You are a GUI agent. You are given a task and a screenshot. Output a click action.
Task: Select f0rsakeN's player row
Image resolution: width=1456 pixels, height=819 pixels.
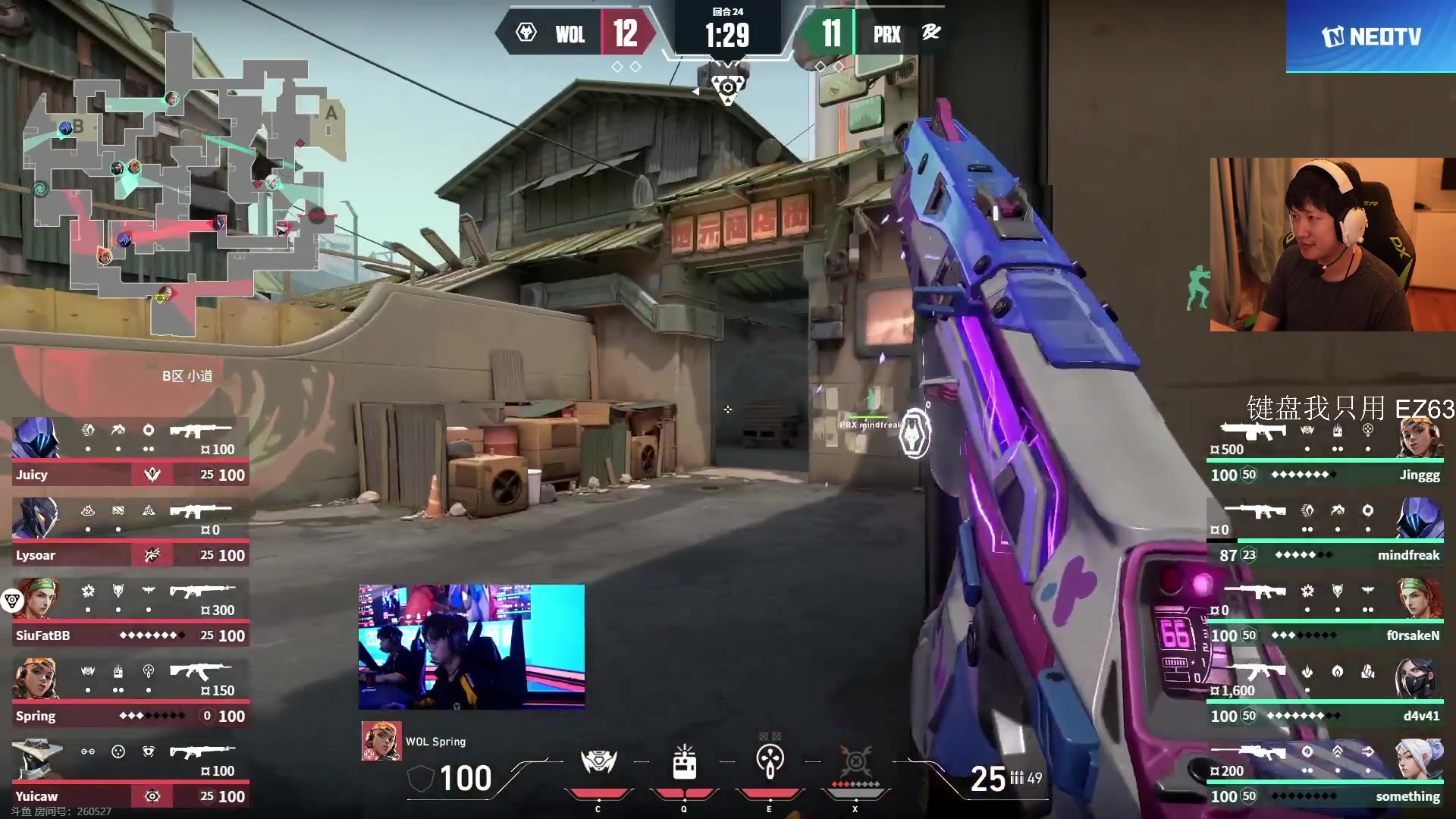click(1326, 613)
